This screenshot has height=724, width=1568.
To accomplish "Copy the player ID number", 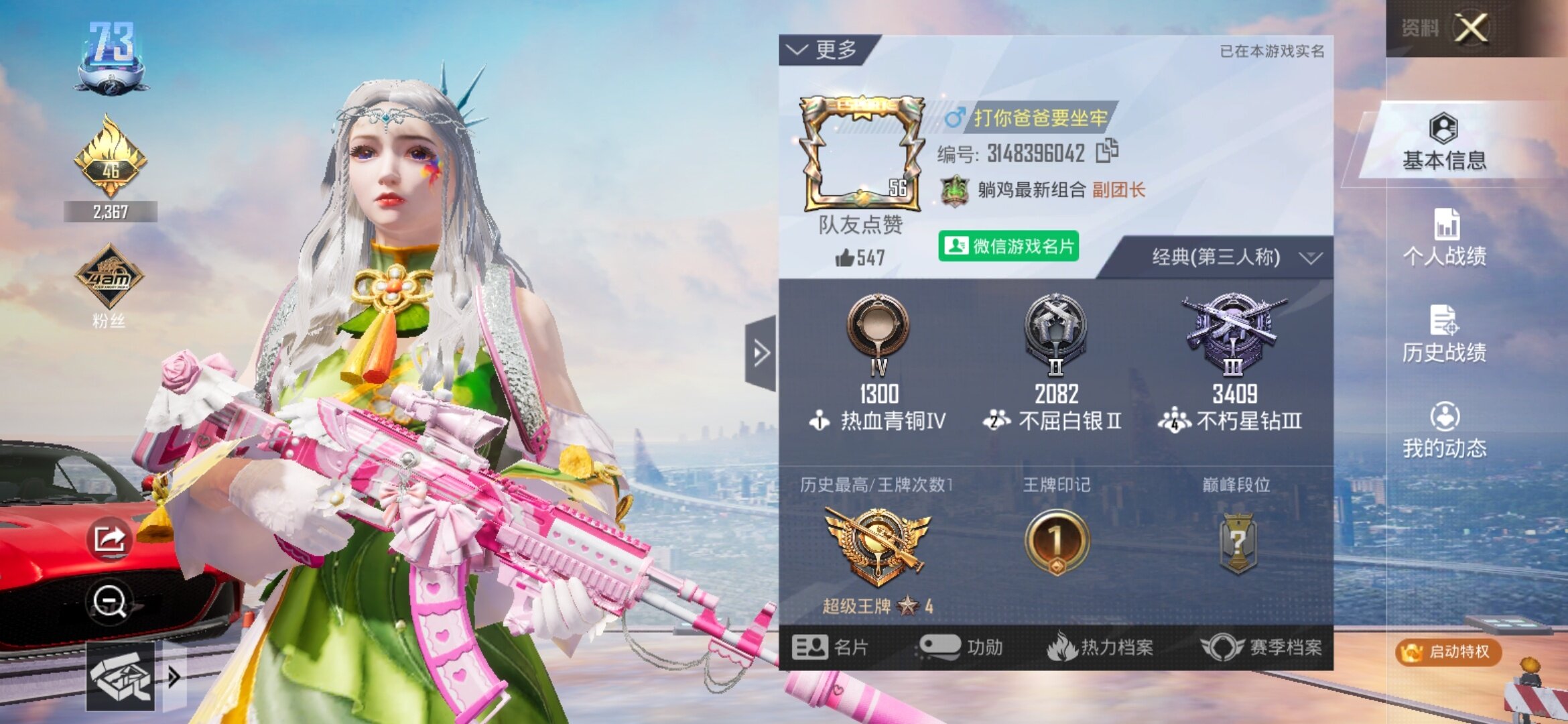I will pyautogui.click(x=1107, y=152).
